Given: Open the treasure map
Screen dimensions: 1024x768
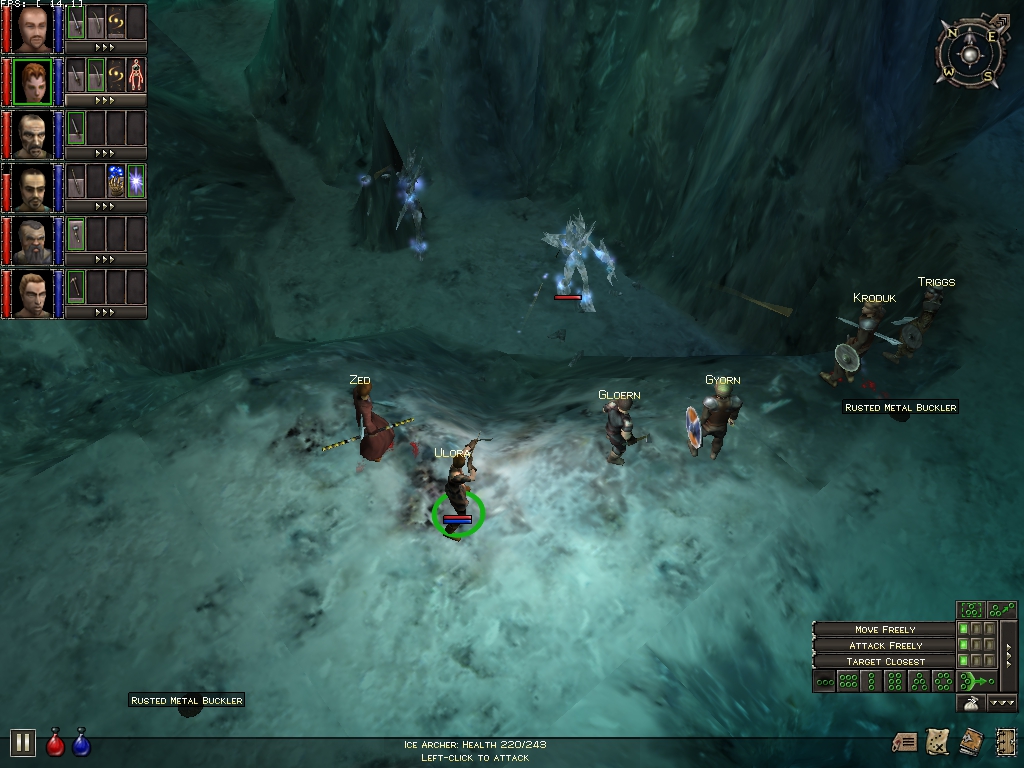Looking at the screenshot, I should point(938,742).
